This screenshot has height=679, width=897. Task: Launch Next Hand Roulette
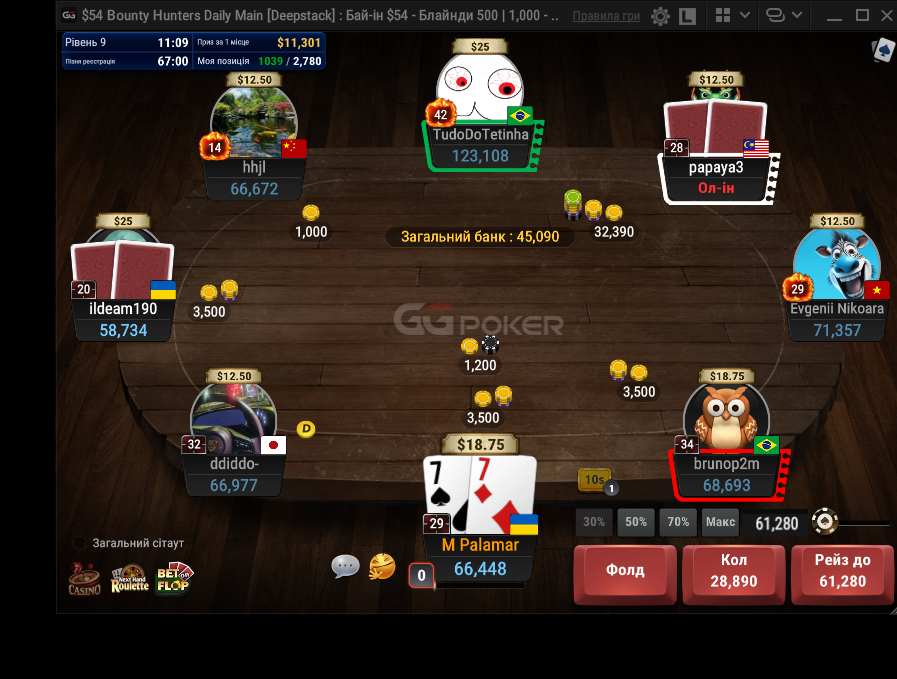129,578
